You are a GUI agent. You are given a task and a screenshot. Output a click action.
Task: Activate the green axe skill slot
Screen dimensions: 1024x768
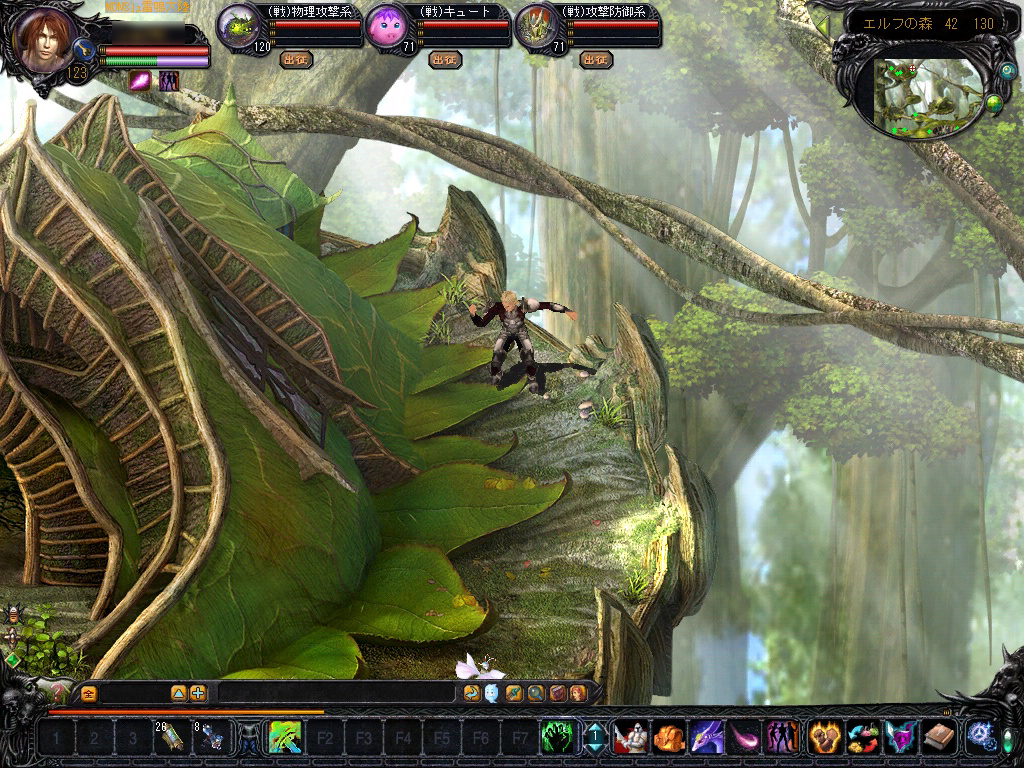pyautogui.click(x=285, y=739)
